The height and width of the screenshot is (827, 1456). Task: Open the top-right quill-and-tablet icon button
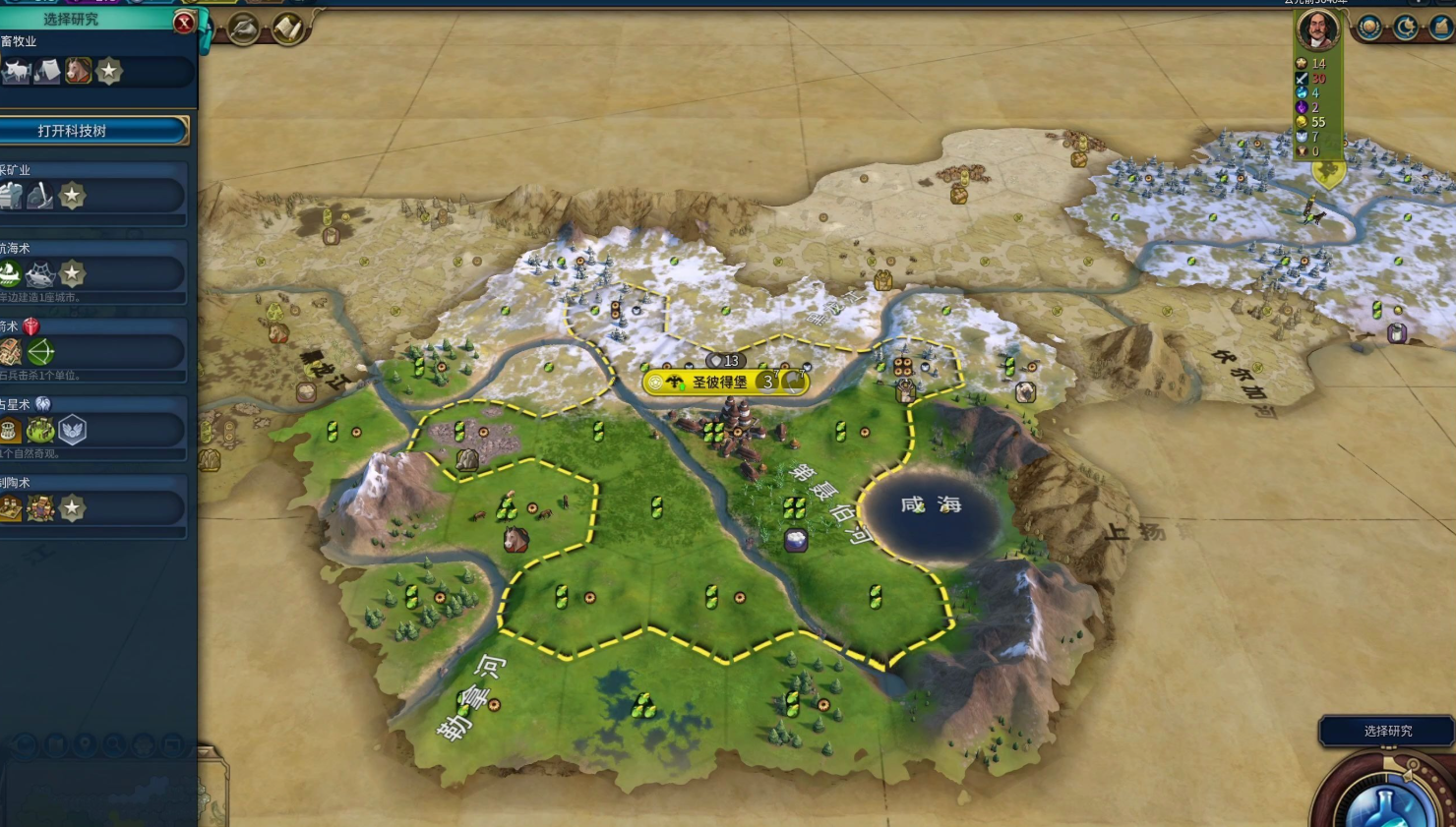point(1441,28)
